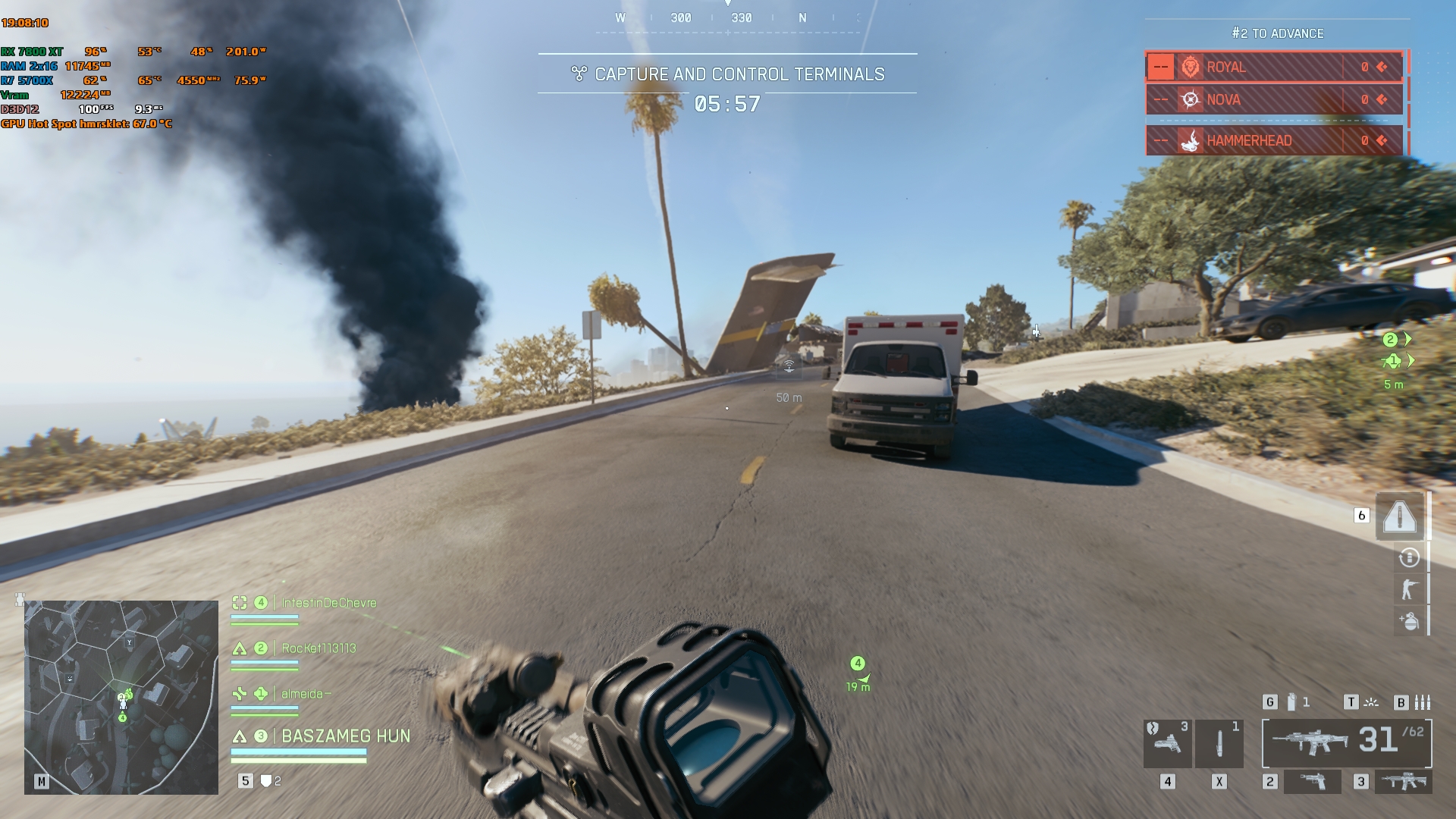Switch to the second rifle slot
This screenshot has height=819, width=1456.
click(x=1403, y=782)
